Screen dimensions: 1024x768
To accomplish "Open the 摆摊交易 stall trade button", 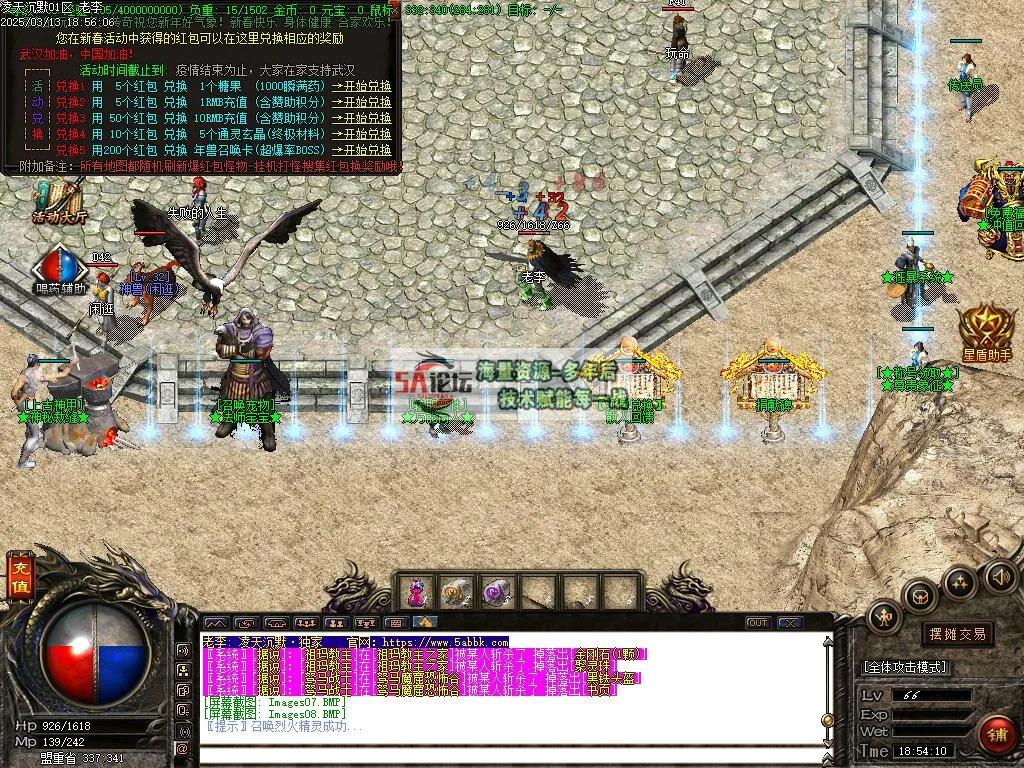I will pos(957,633).
